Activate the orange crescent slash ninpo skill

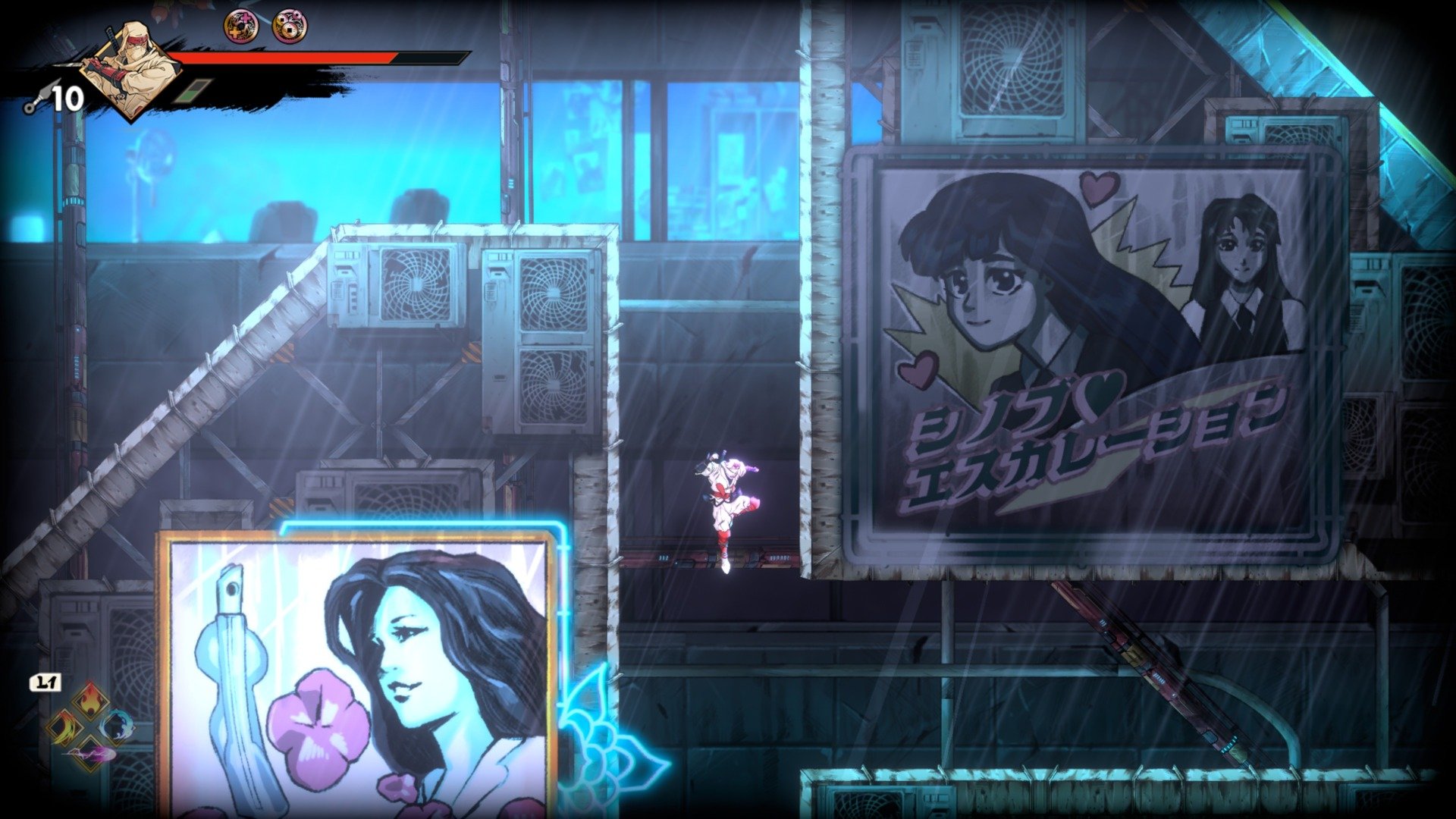click(x=63, y=727)
